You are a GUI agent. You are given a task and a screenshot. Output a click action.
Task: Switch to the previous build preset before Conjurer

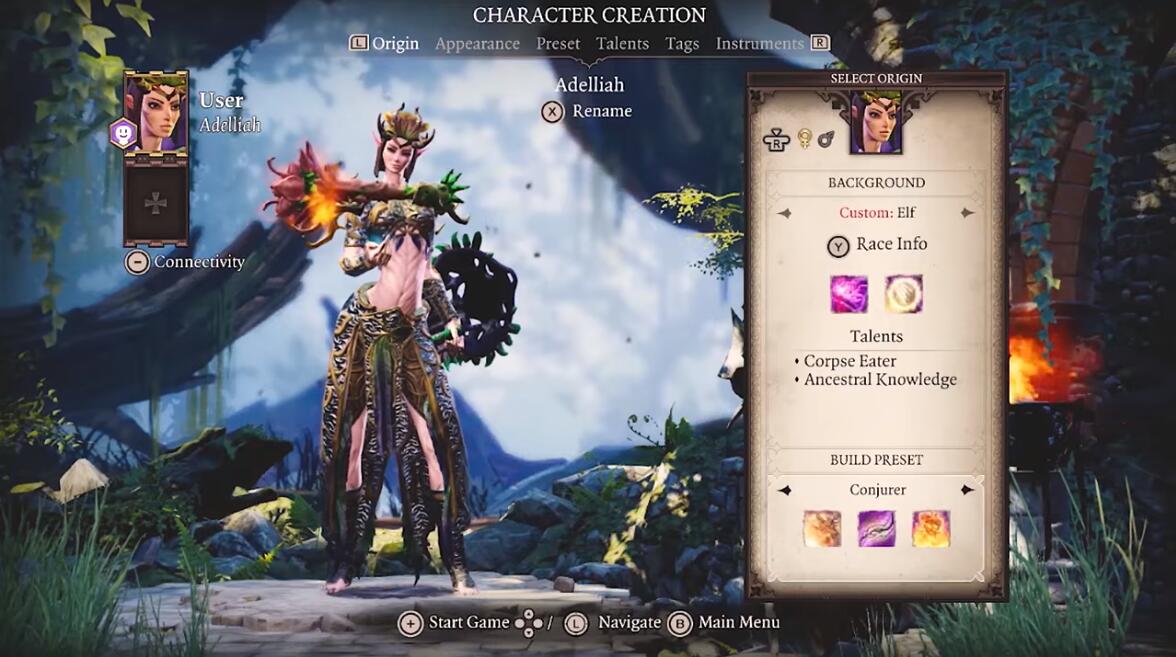tap(785, 490)
